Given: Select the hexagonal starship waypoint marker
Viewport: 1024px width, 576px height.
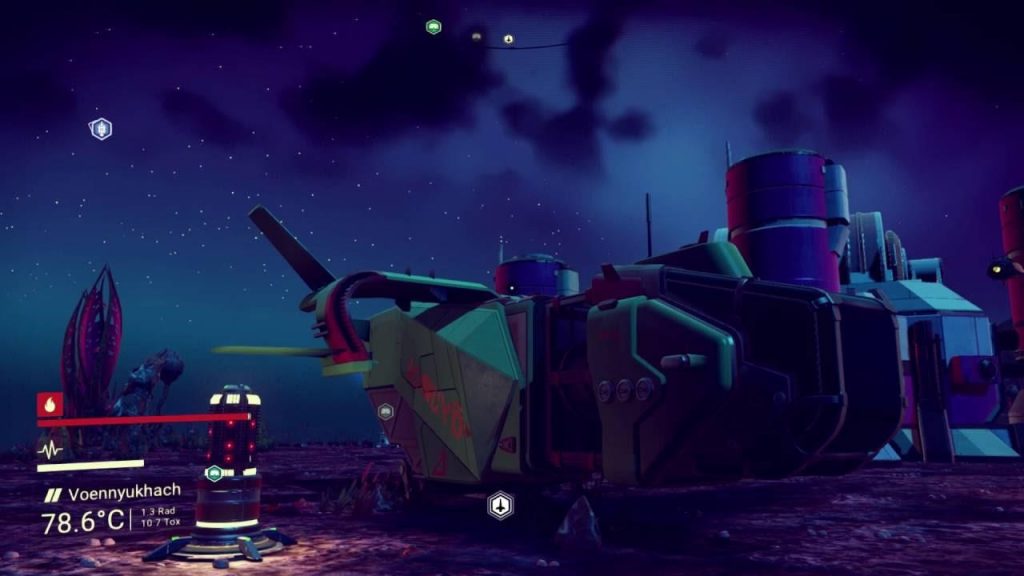Looking at the screenshot, I should coord(500,505).
